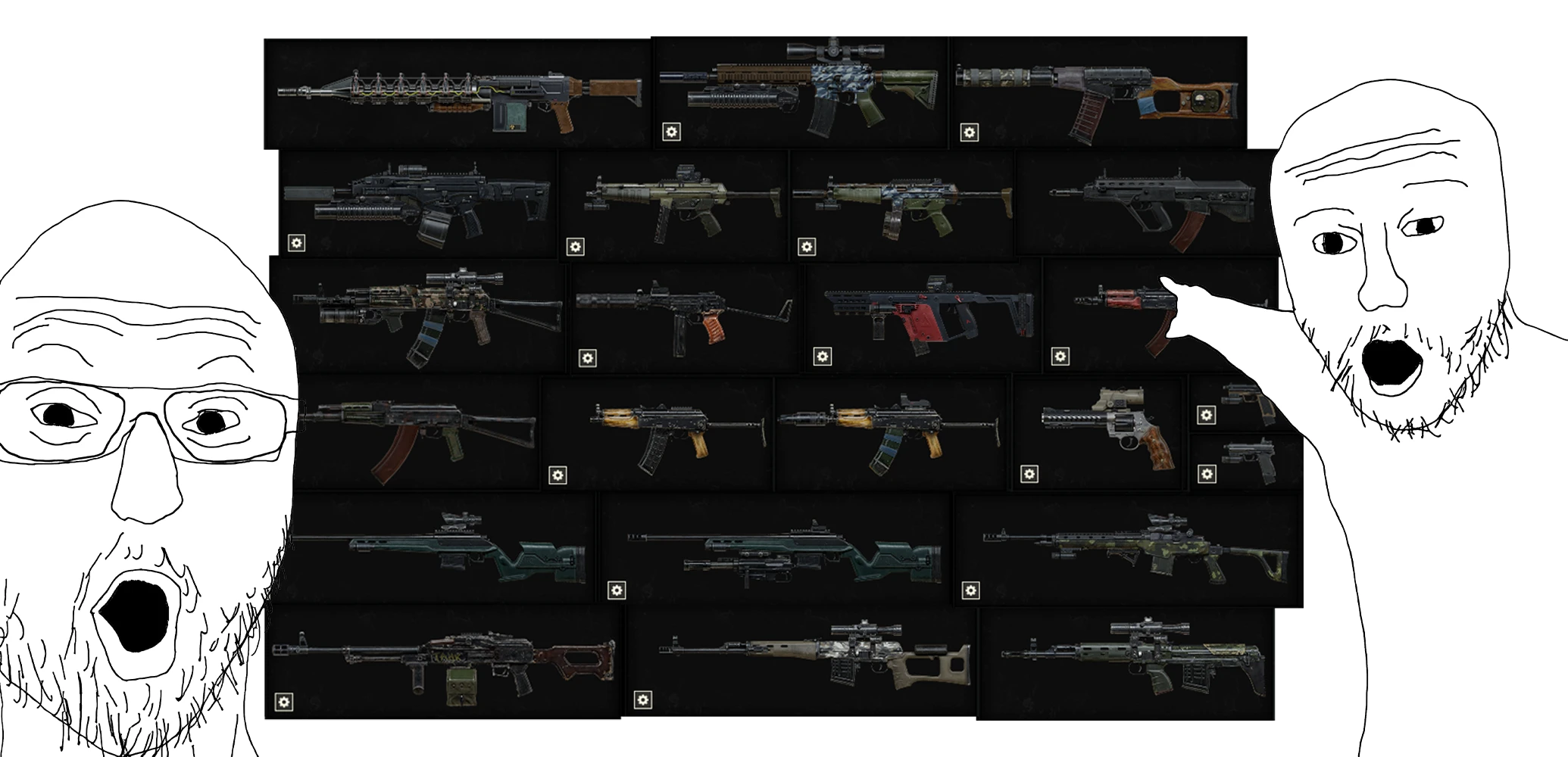The width and height of the screenshot is (1568, 757).
Task: Pick the scoped blue-camo carbine with grenade launcher
Action: (x=800, y=92)
